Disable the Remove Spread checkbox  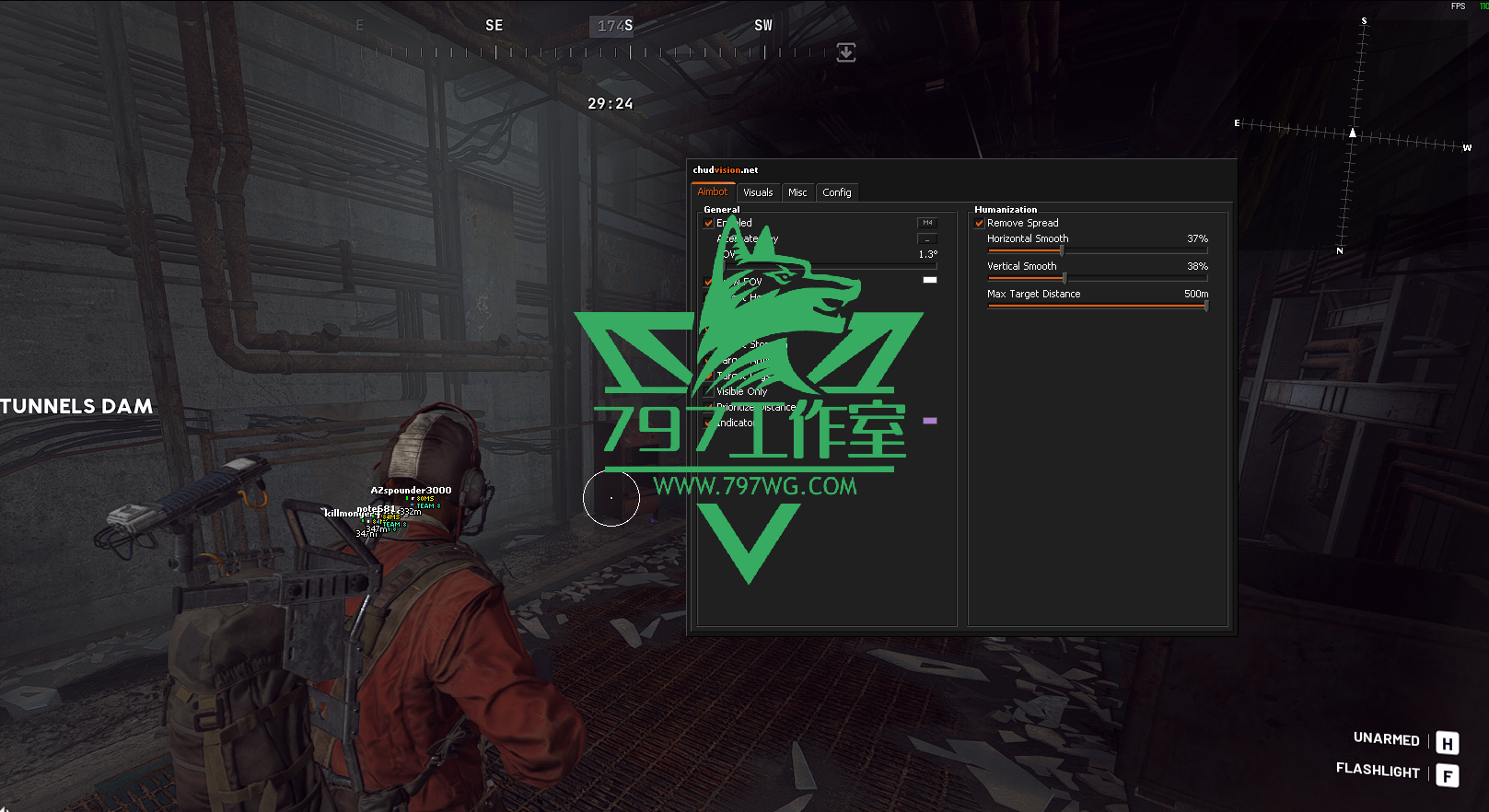coord(979,223)
